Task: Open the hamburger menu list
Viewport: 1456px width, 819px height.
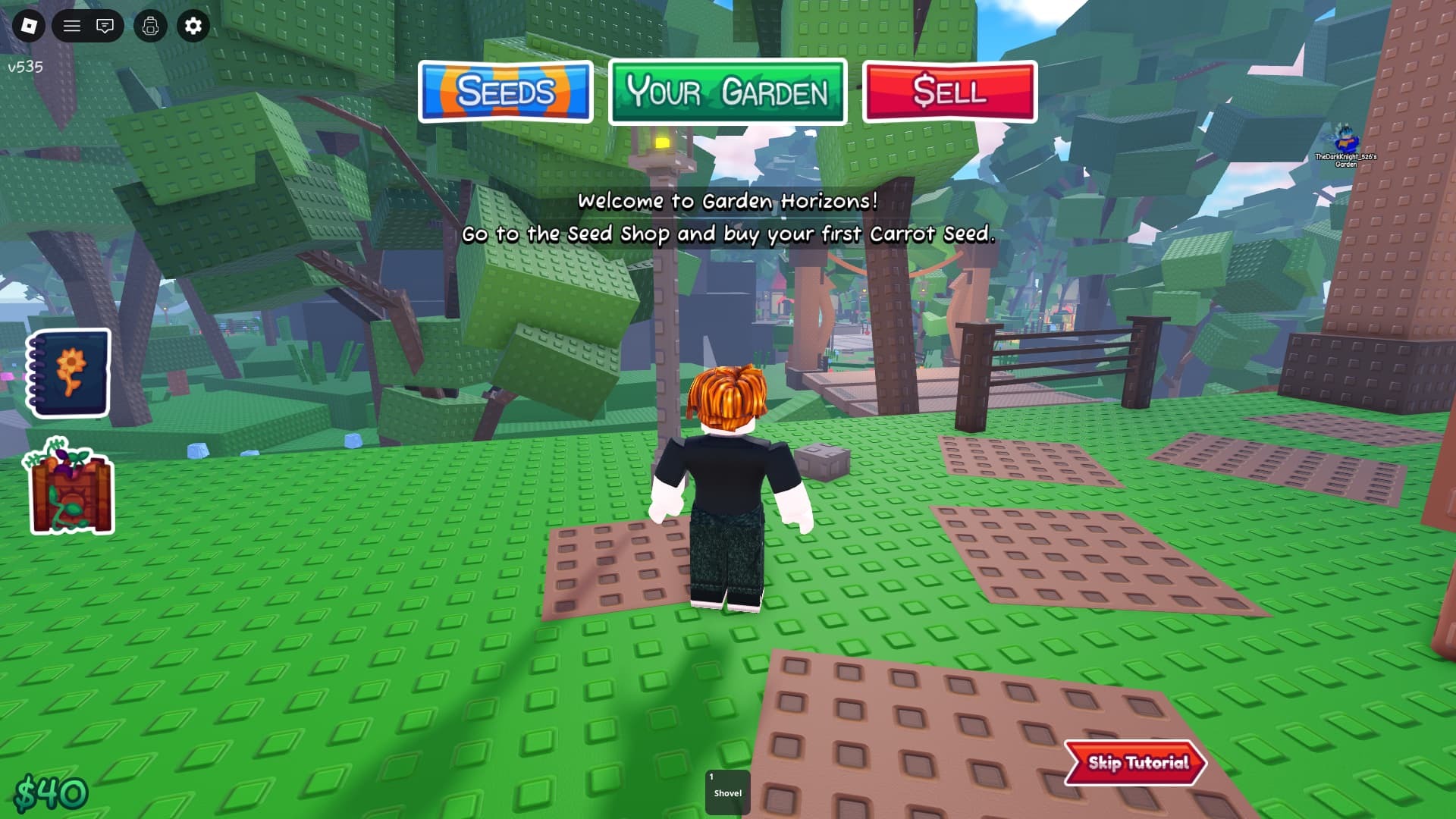Action: [x=72, y=26]
